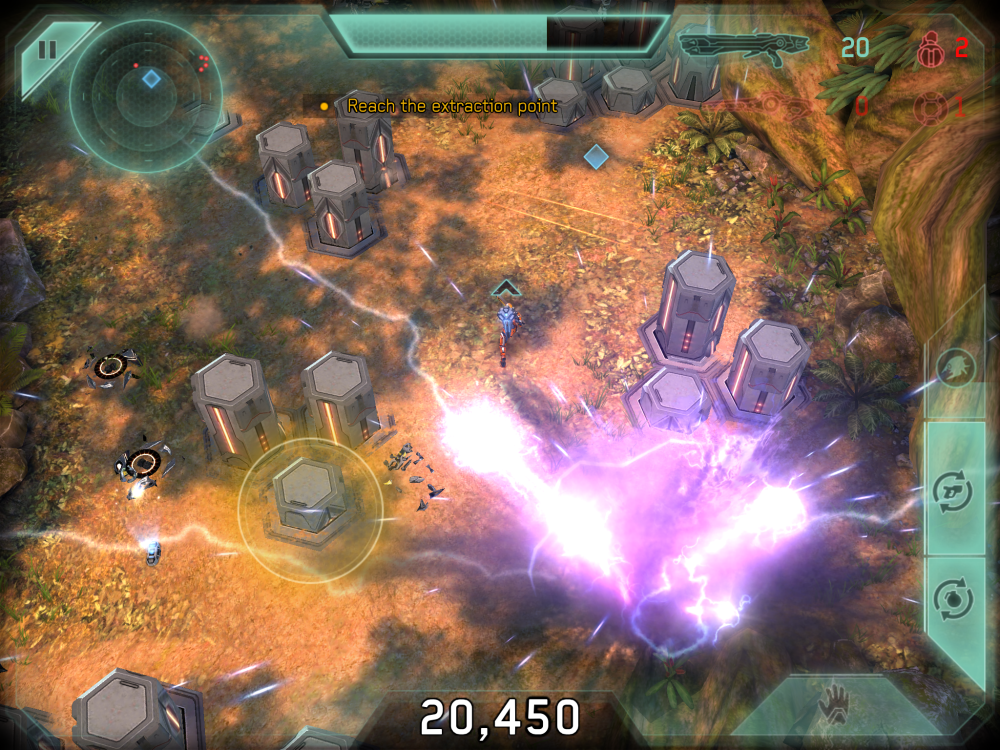Pause the game with the pause button
The height and width of the screenshot is (750, 1000).
coord(47,48)
